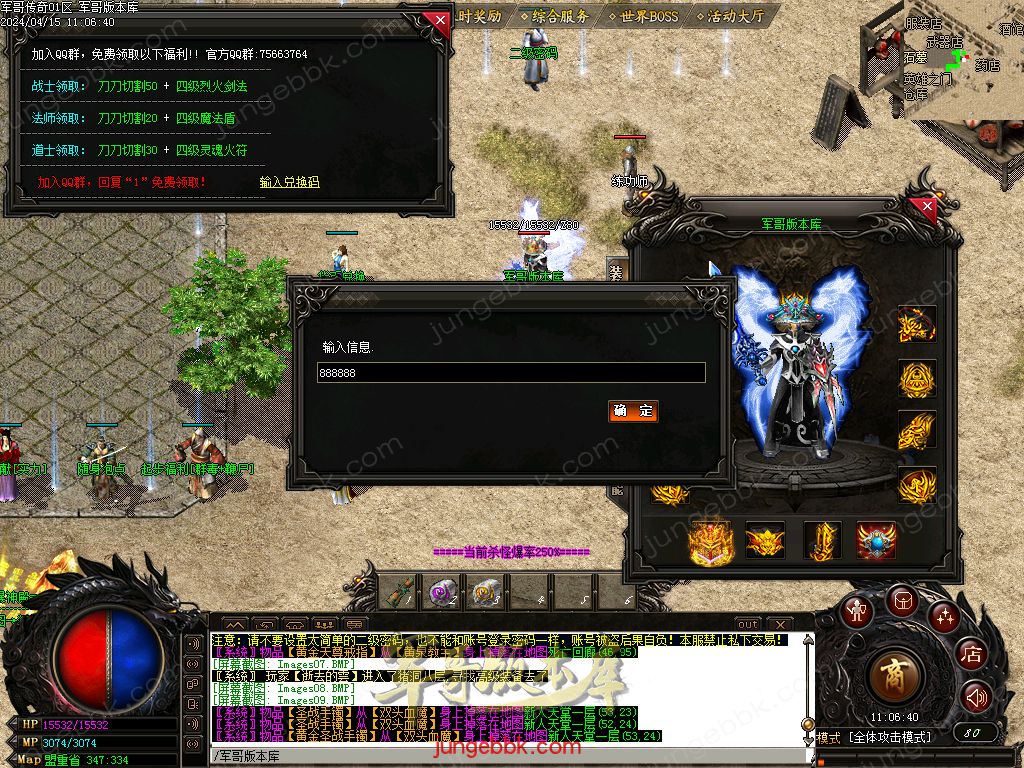Close the QQ group welfare announcement panel
Viewport: 1024px width, 768px height.
point(437,21)
